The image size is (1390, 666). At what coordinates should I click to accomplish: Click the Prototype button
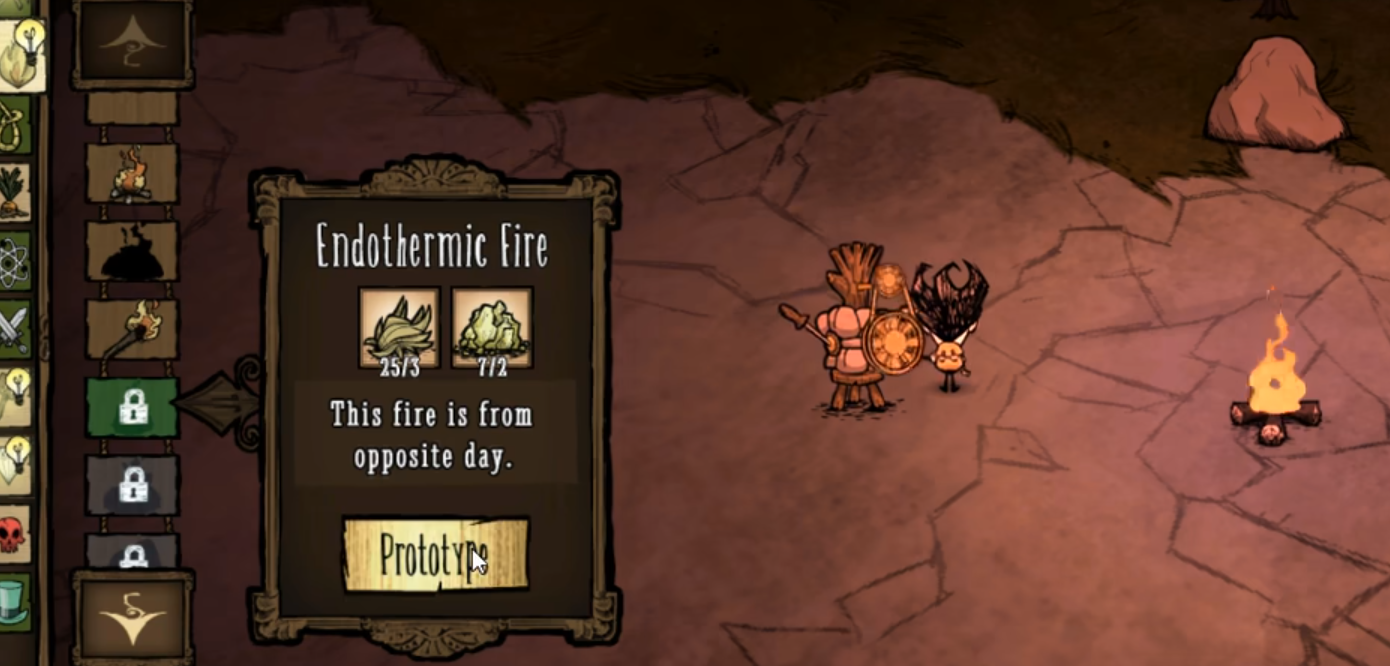pyautogui.click(x=435, y=554)
